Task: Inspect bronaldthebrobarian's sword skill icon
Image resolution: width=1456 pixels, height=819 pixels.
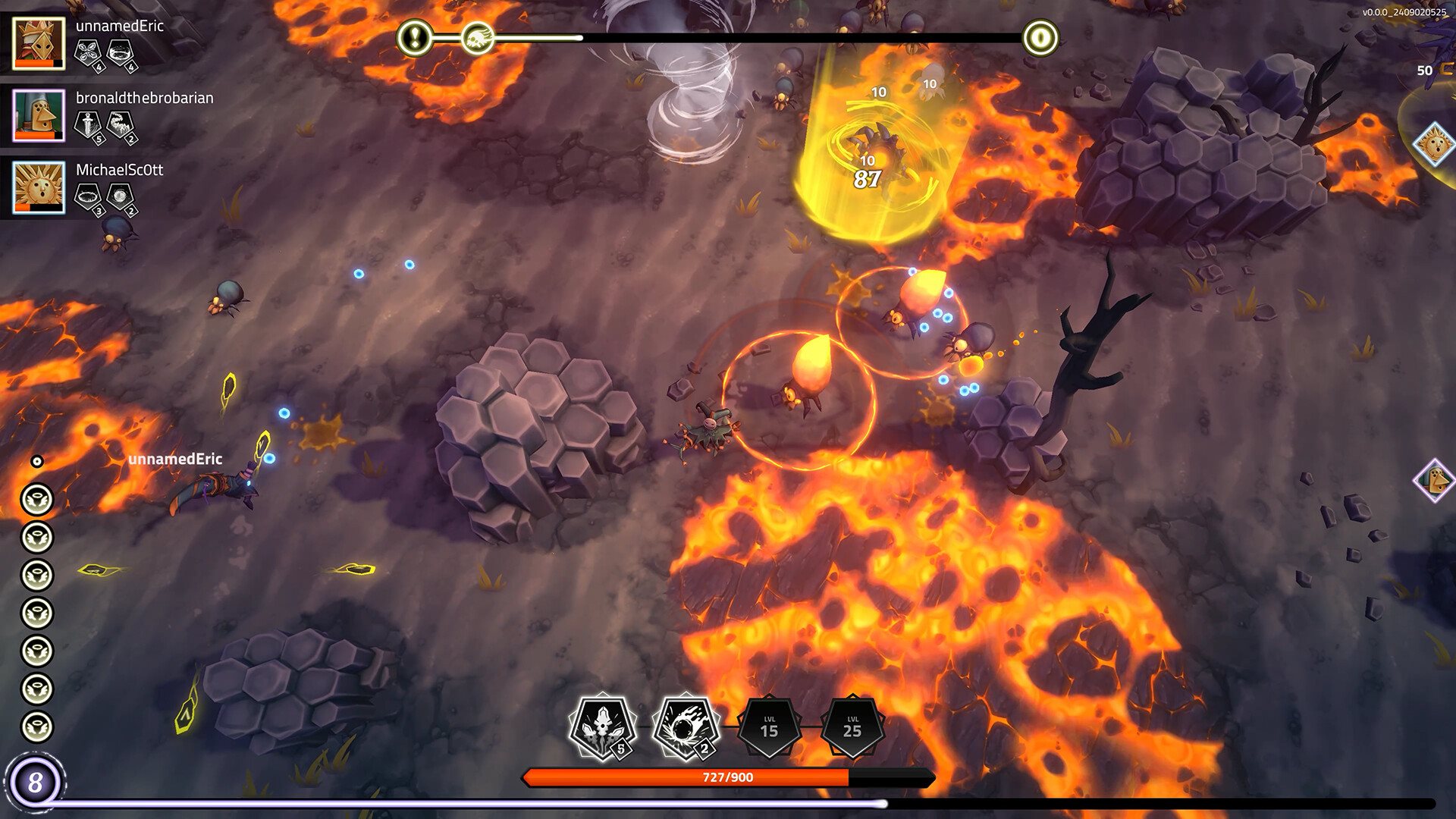Action: point(89,125)
